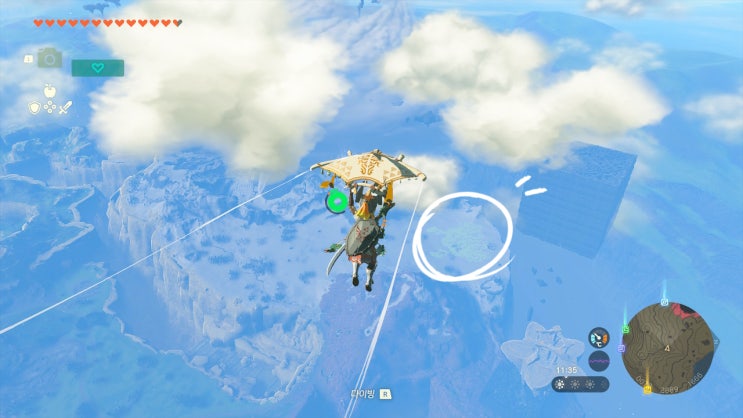Click the yellow pin marker on minimap

[x=646, y=387]
